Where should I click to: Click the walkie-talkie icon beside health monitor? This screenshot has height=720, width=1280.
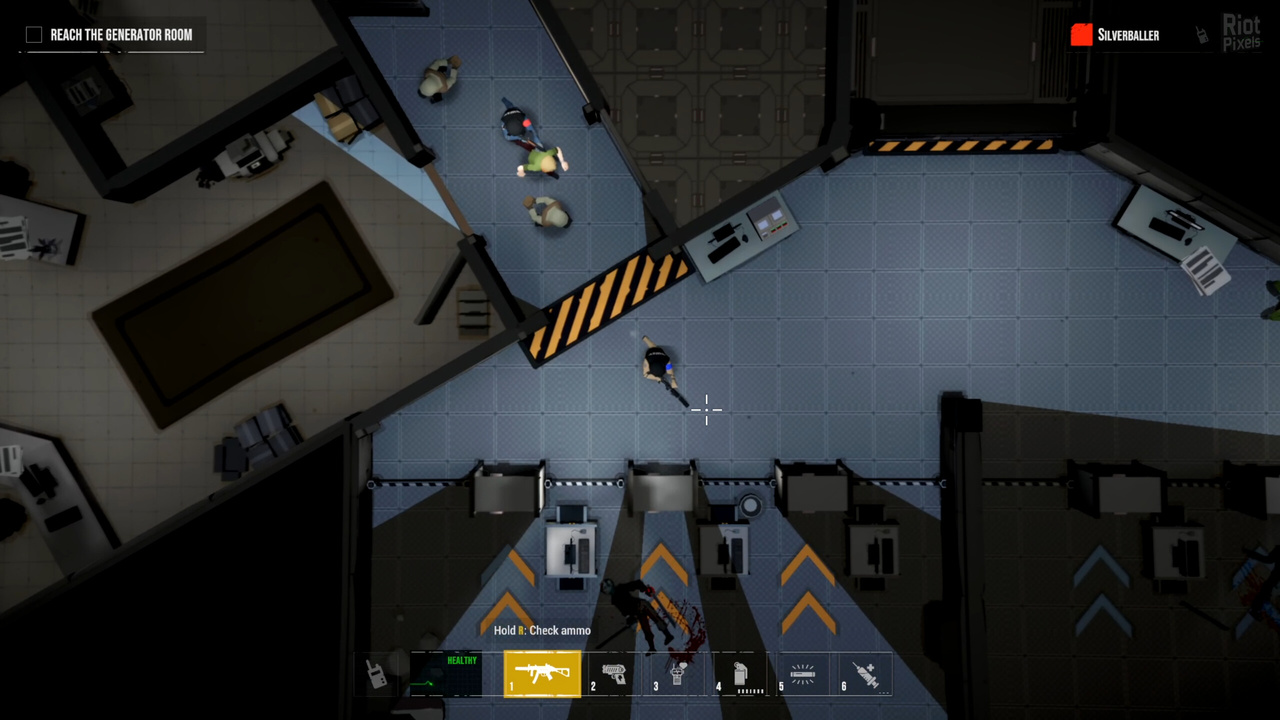377,674
